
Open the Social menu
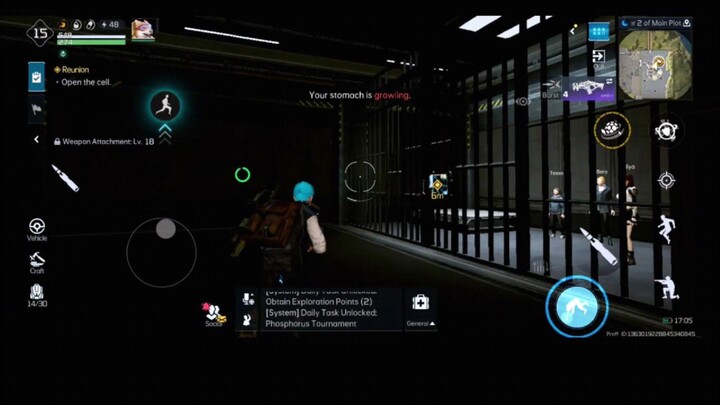pos(214,314)
